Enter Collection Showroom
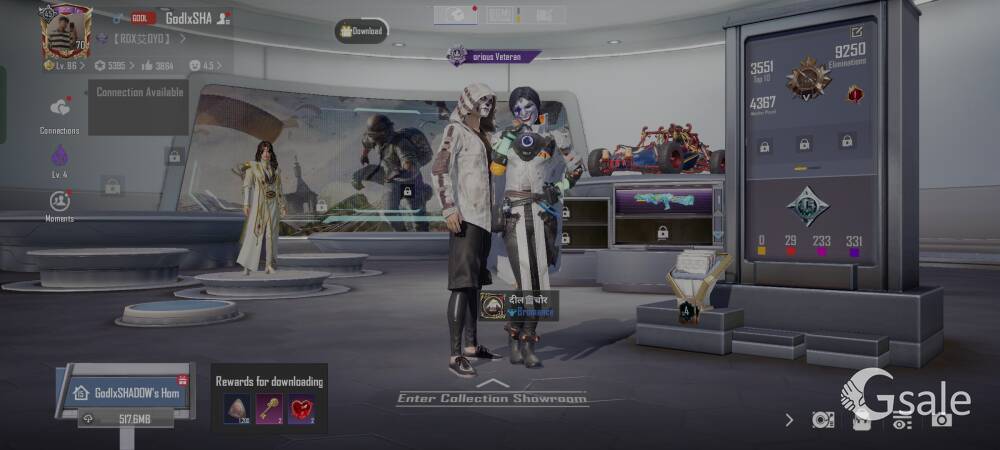Viewport: 1000px width, 450px height. 491,397
